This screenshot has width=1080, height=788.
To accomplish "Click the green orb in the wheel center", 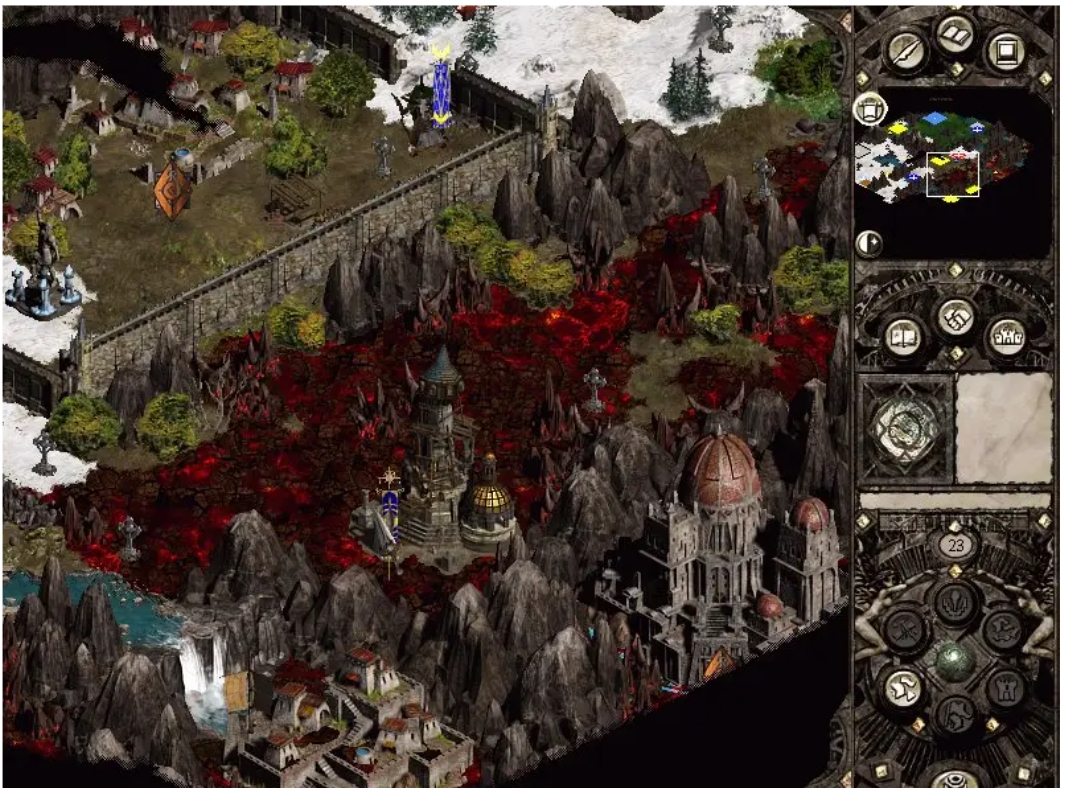I will (953, 660).
